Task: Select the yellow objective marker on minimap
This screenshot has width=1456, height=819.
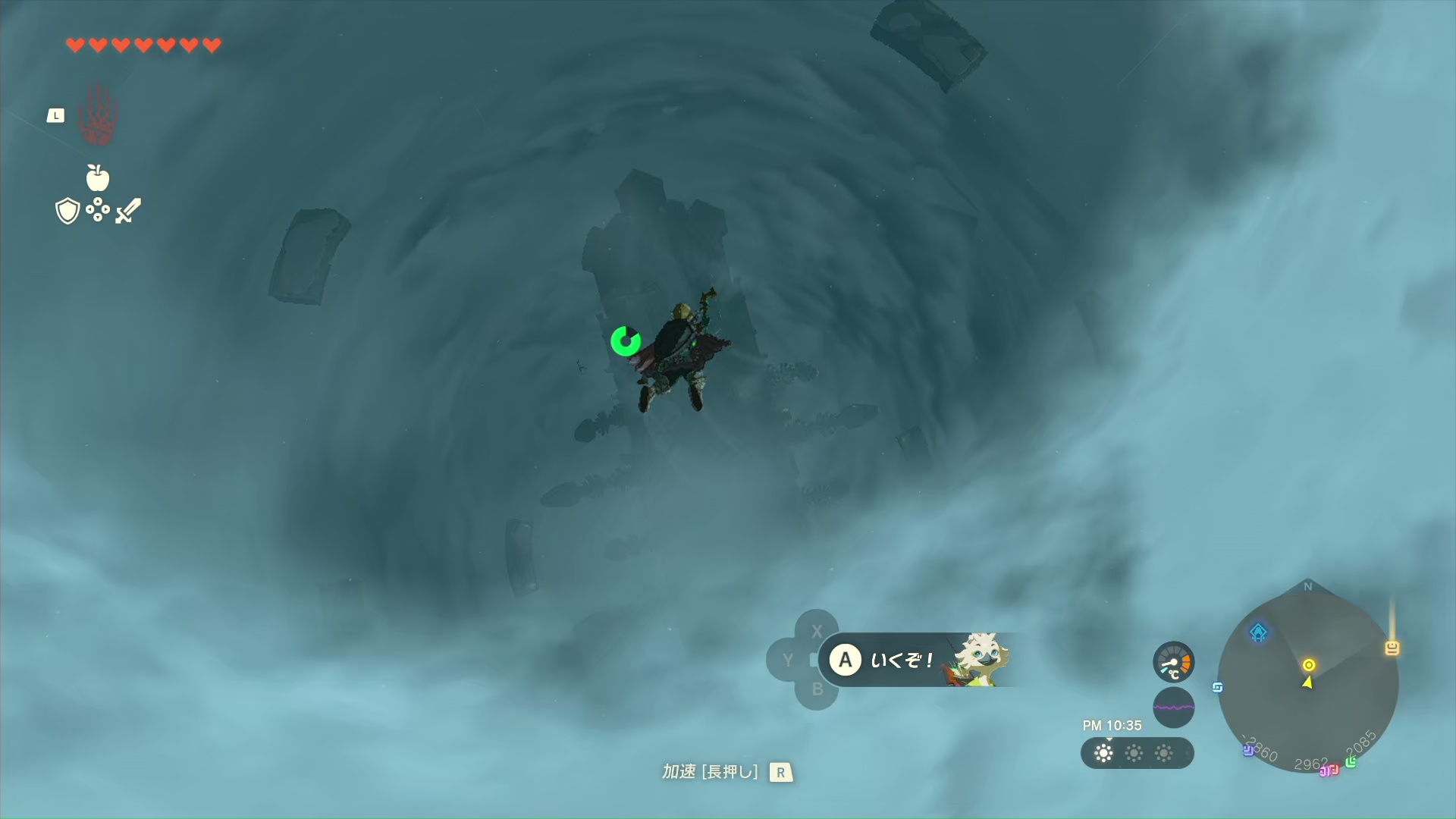Action: 1309,665
